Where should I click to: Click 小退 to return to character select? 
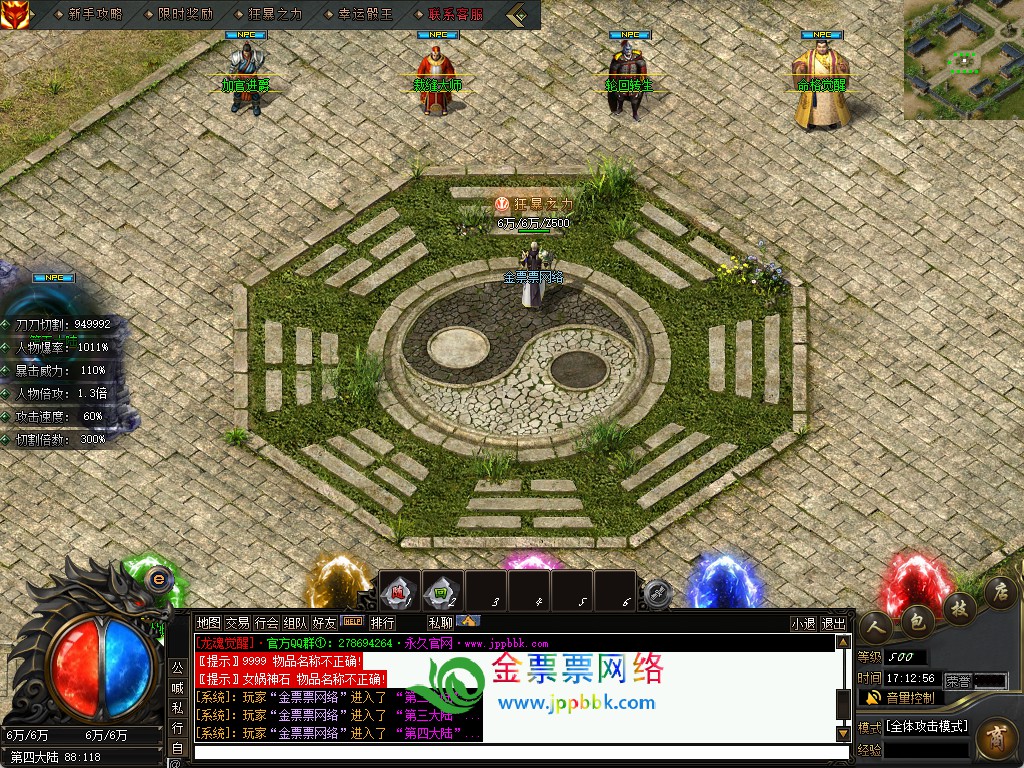[x=803, y=623]
